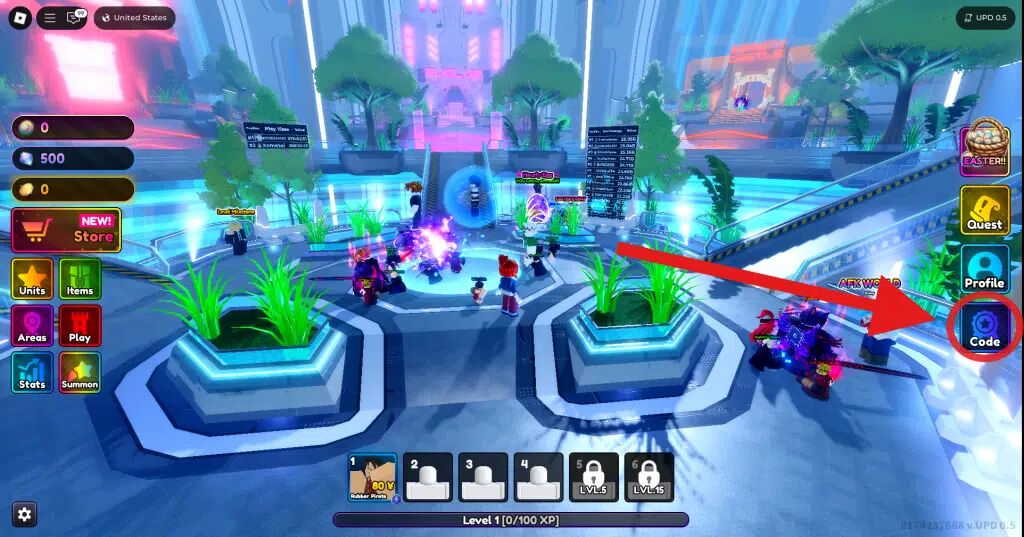The height and width of the screenshot is (537, 1024).
Task: Select hotbar slot number 2
Action: [x=427, y=477]
